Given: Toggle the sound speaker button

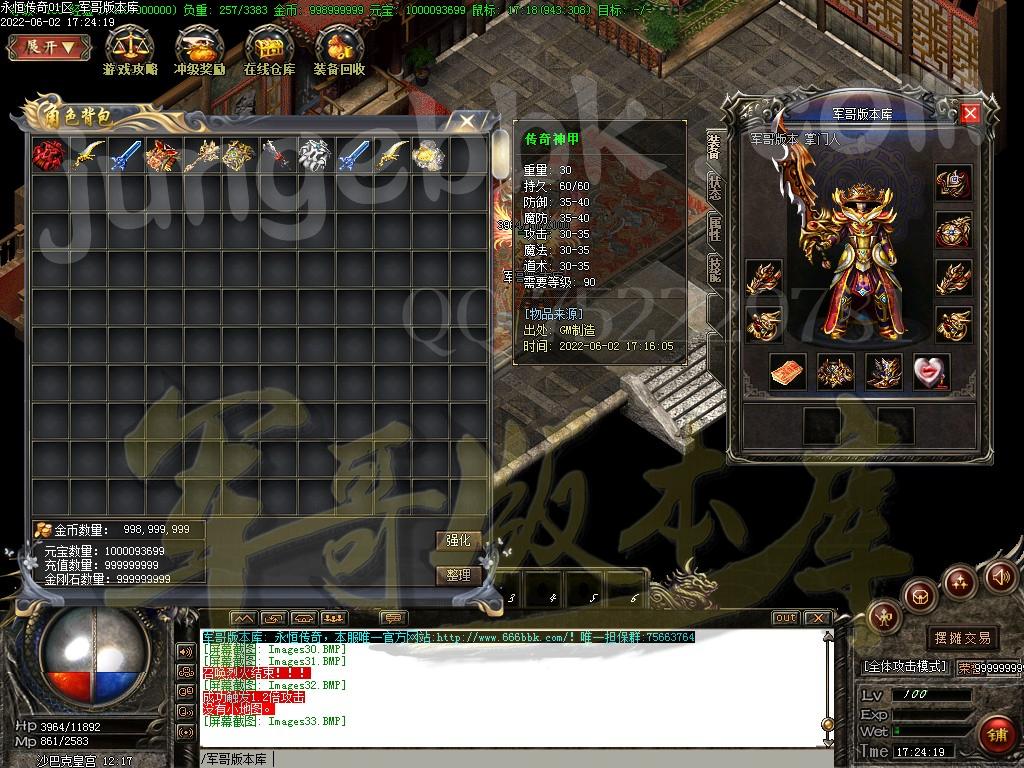Looking at the screenshot, I should pos(1001,576).
